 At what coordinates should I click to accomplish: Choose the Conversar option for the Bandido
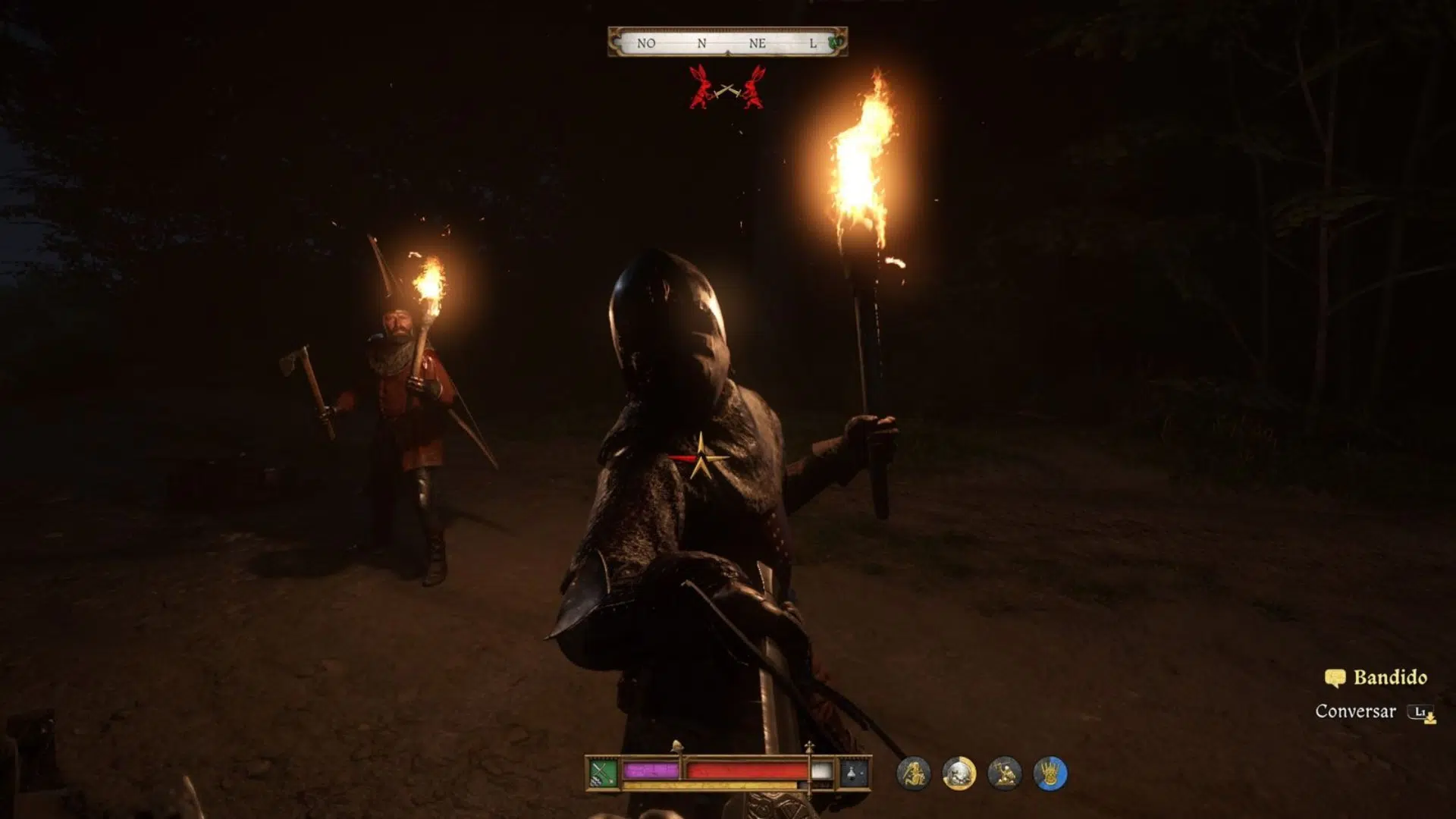pyautogui.click(x=1356, y=711)
